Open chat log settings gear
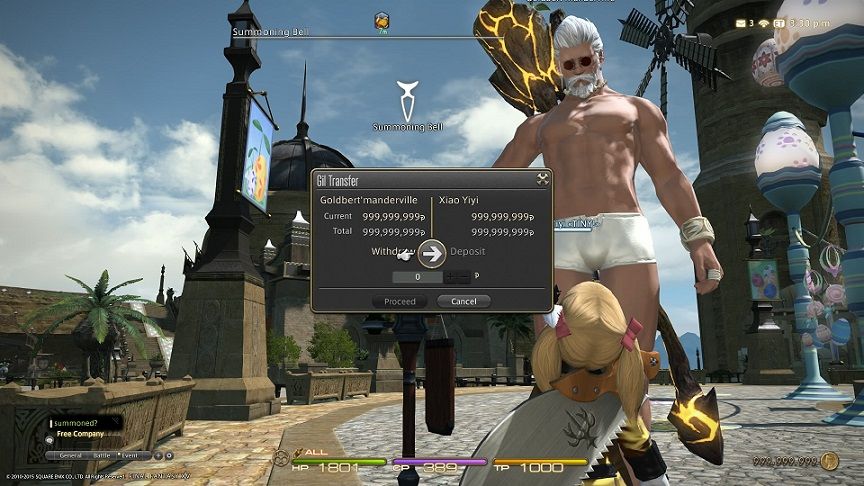 (x=168, y=455)
